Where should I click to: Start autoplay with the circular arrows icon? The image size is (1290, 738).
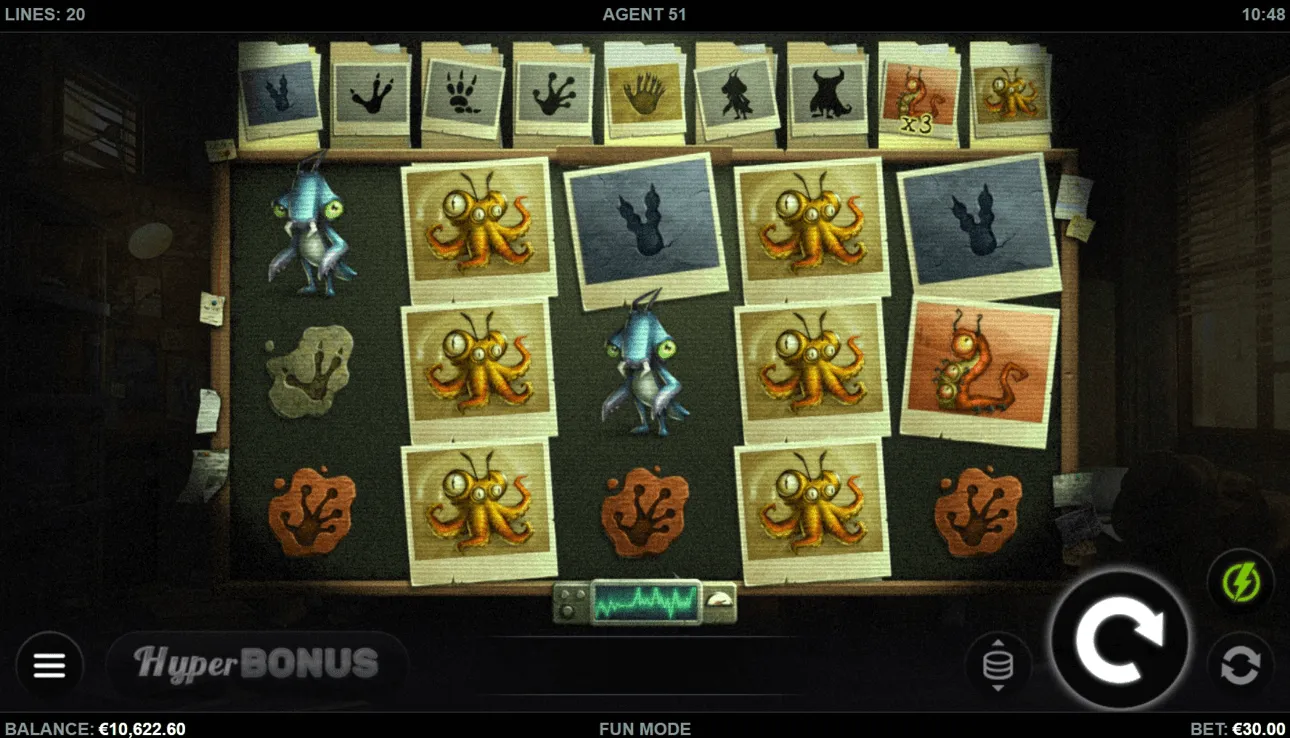point(1240,663)
